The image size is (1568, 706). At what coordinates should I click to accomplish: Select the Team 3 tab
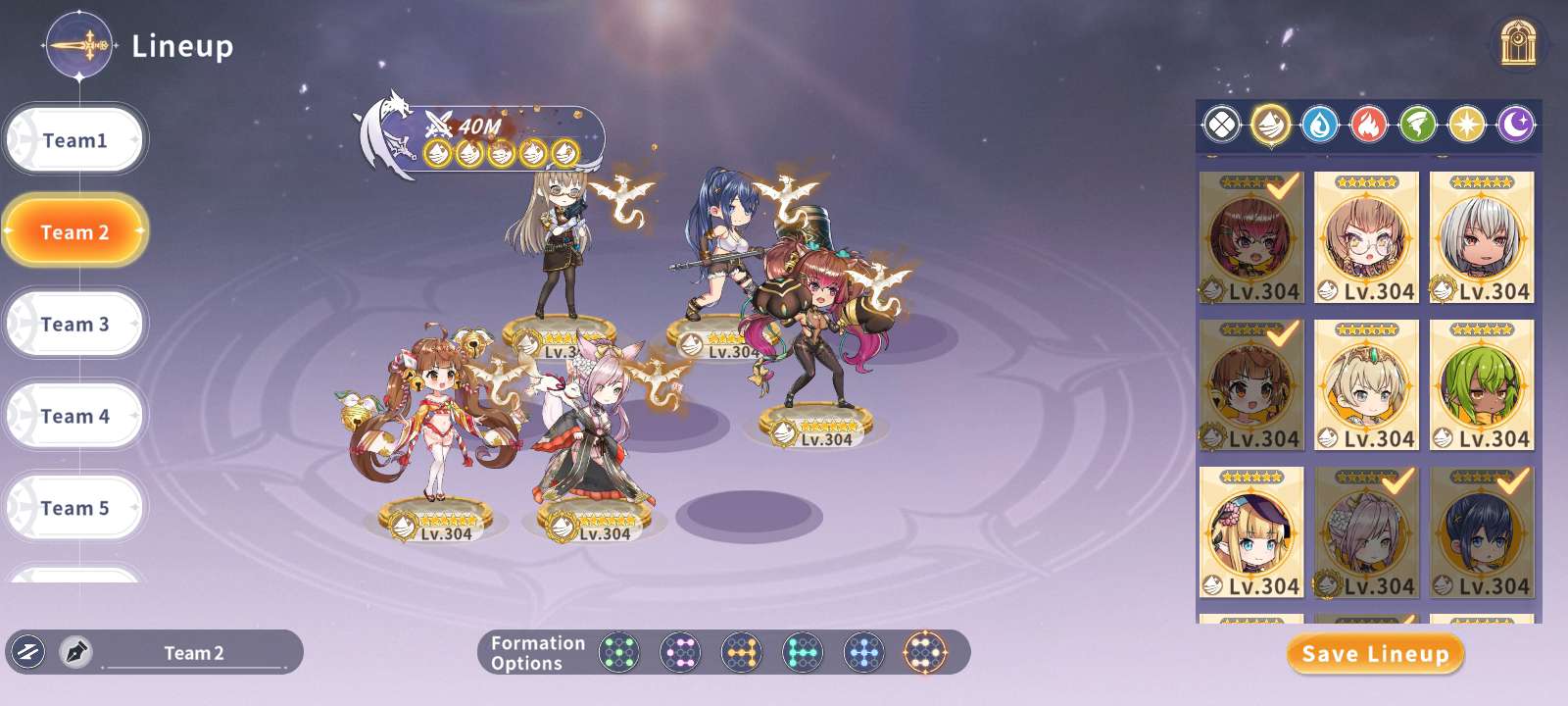click(74, 324)
